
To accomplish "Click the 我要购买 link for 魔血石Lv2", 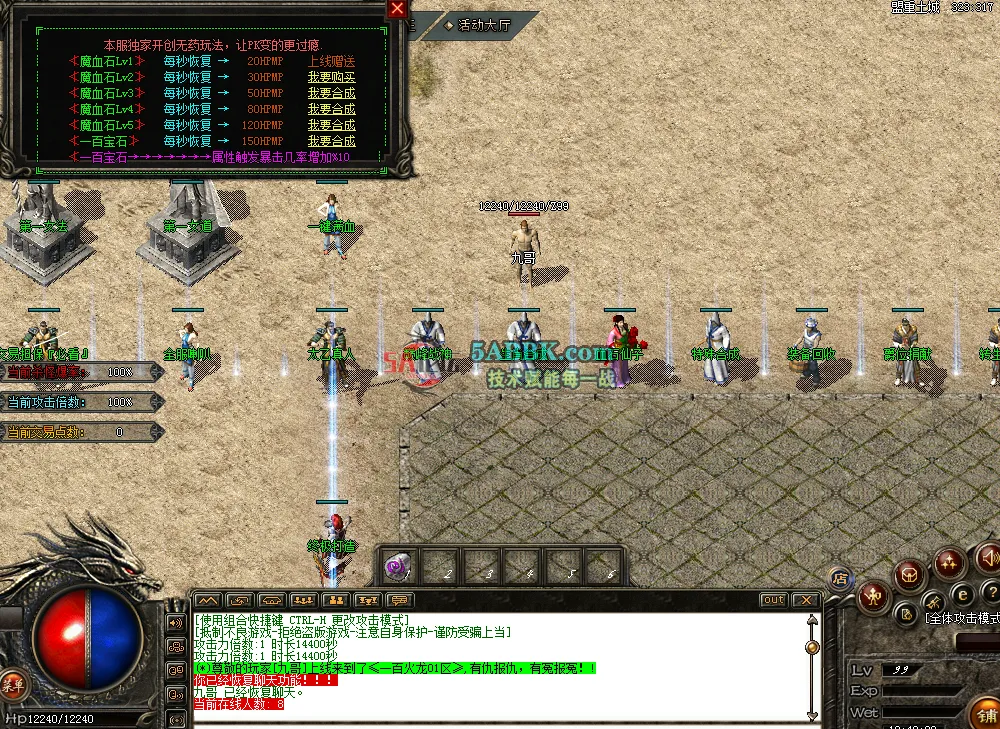I will [331, 77].
